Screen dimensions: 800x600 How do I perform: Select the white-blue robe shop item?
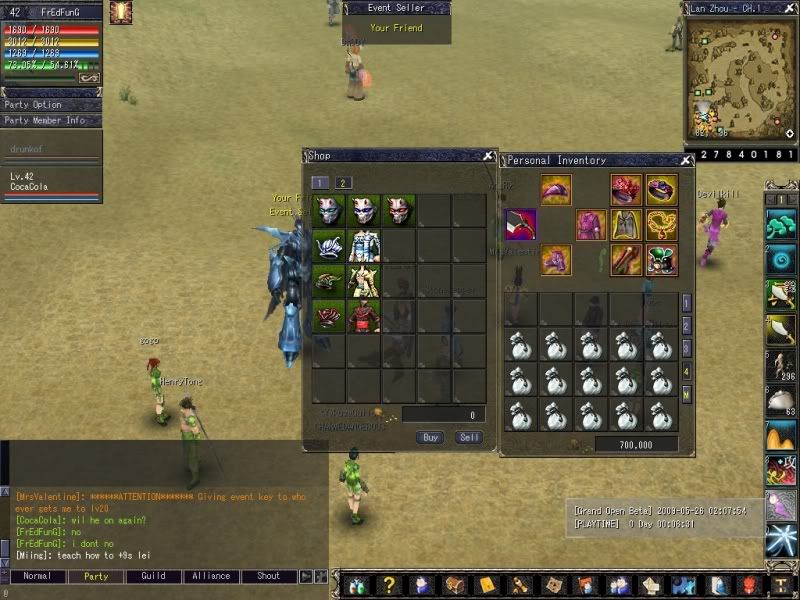coord(363,245)
